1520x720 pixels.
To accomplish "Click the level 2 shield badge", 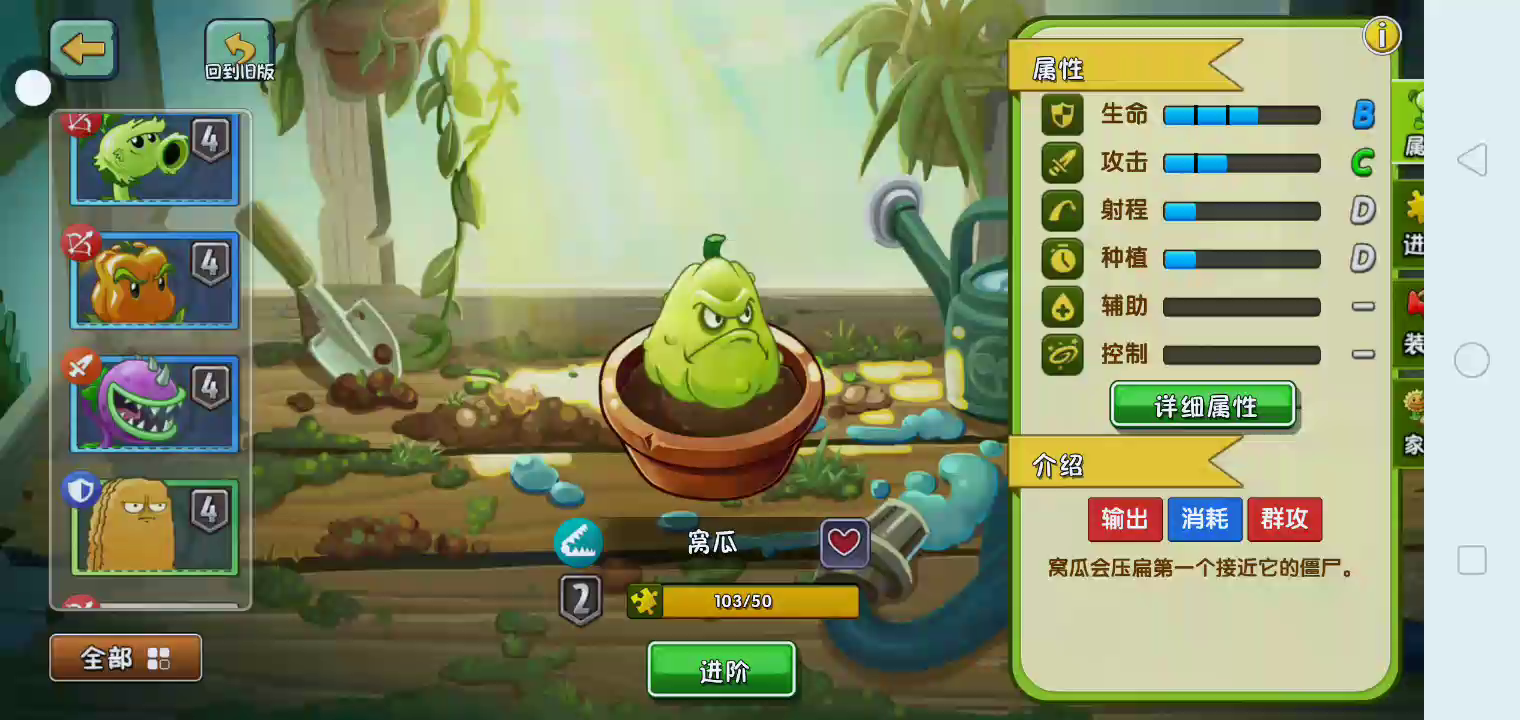I will coord(581,599).
